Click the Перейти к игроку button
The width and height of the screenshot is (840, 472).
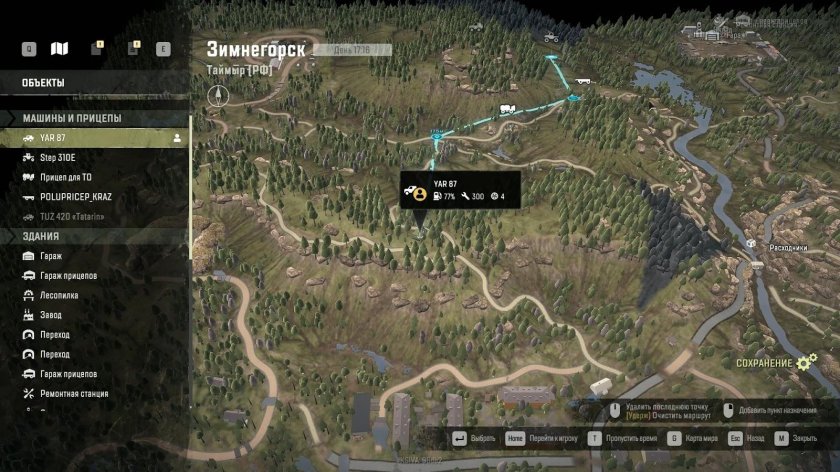click(x=539, y=438)
